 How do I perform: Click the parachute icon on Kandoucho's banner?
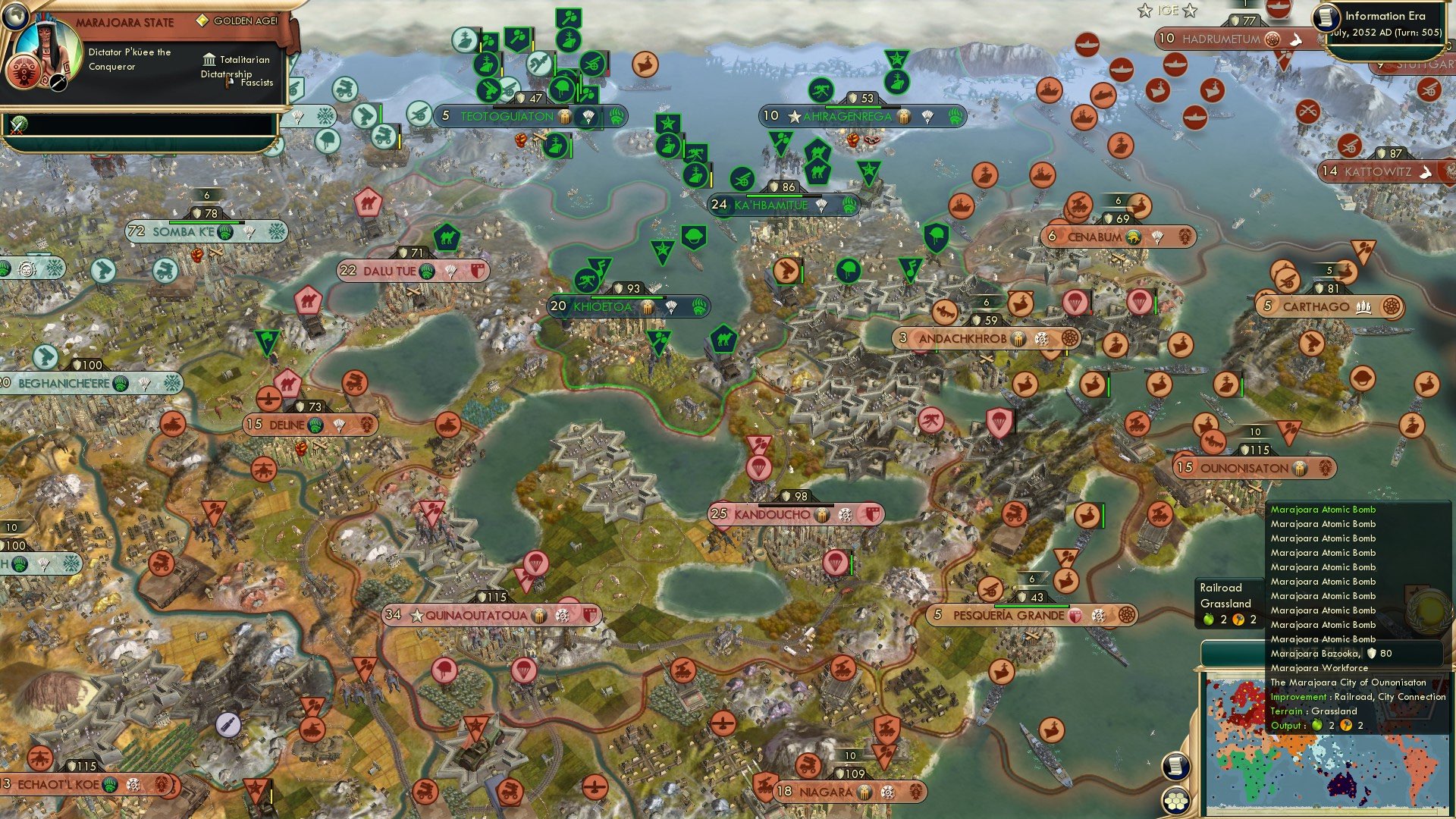point(846,515)
